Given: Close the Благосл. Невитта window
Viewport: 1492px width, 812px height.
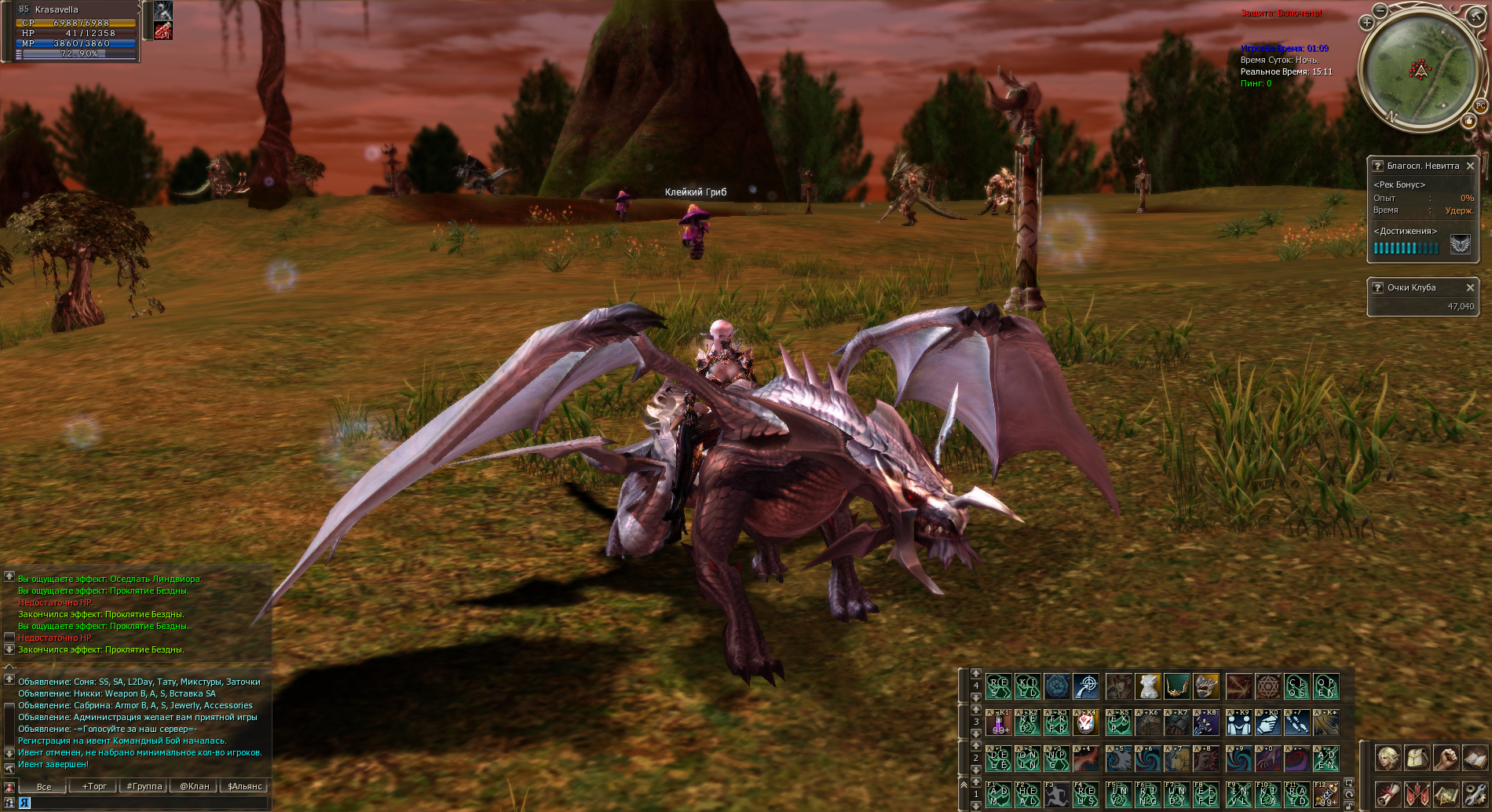Looking at the screenshot, I should click(x=1470, y=166).
